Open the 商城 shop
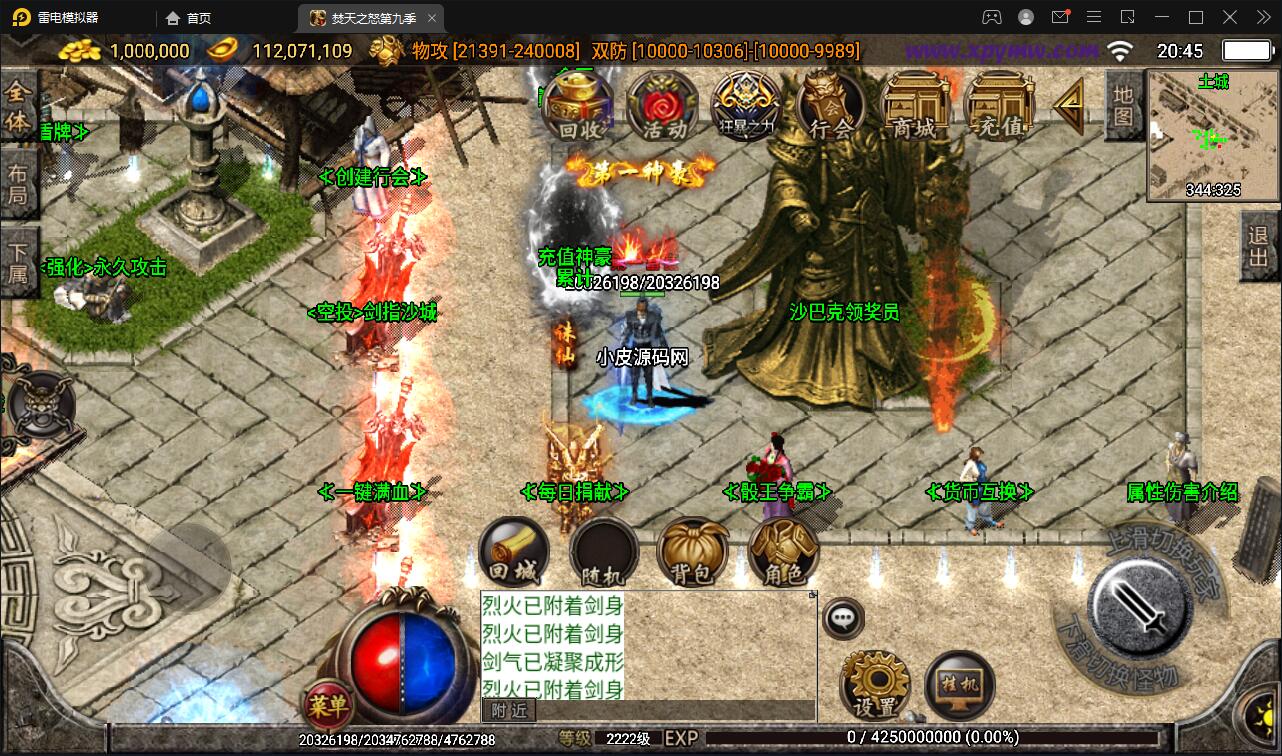Viewport: 1282px width, 756px height. tap(915, 106)
